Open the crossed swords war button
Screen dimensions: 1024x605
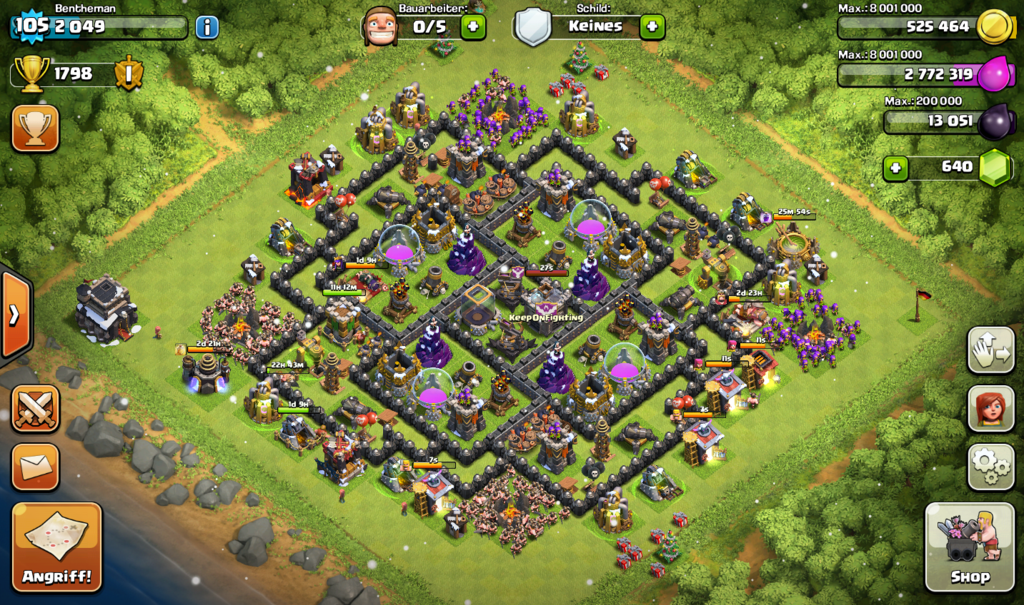35,409
